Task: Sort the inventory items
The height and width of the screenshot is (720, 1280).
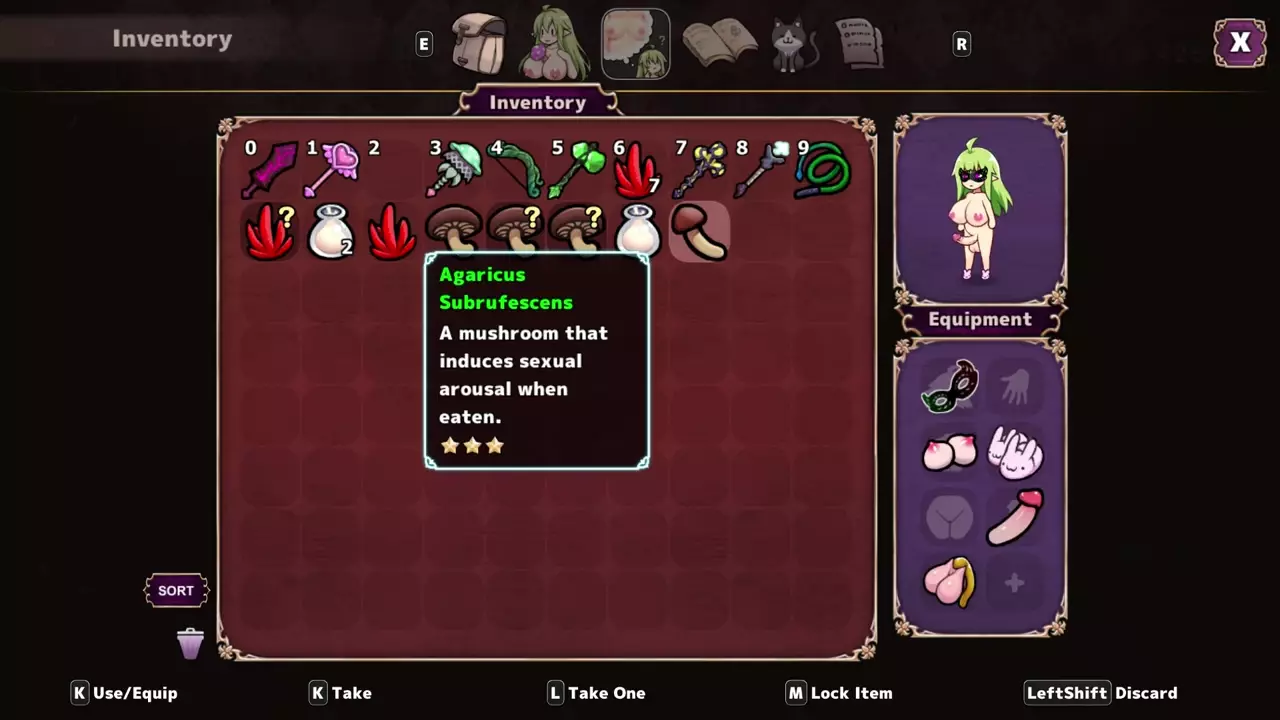Action: click(176, 591)
